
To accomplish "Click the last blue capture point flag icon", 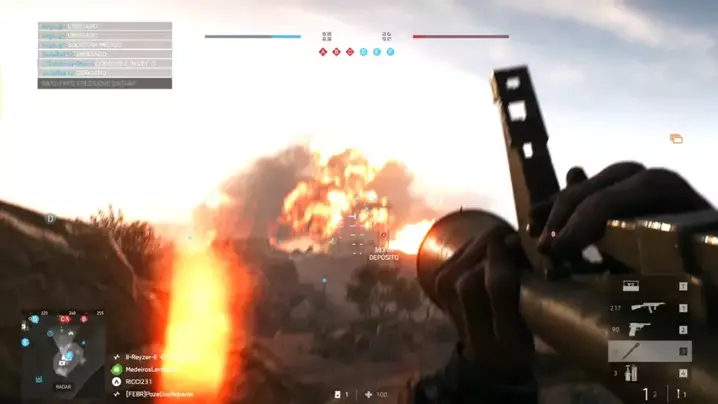I will click(390, 51).
